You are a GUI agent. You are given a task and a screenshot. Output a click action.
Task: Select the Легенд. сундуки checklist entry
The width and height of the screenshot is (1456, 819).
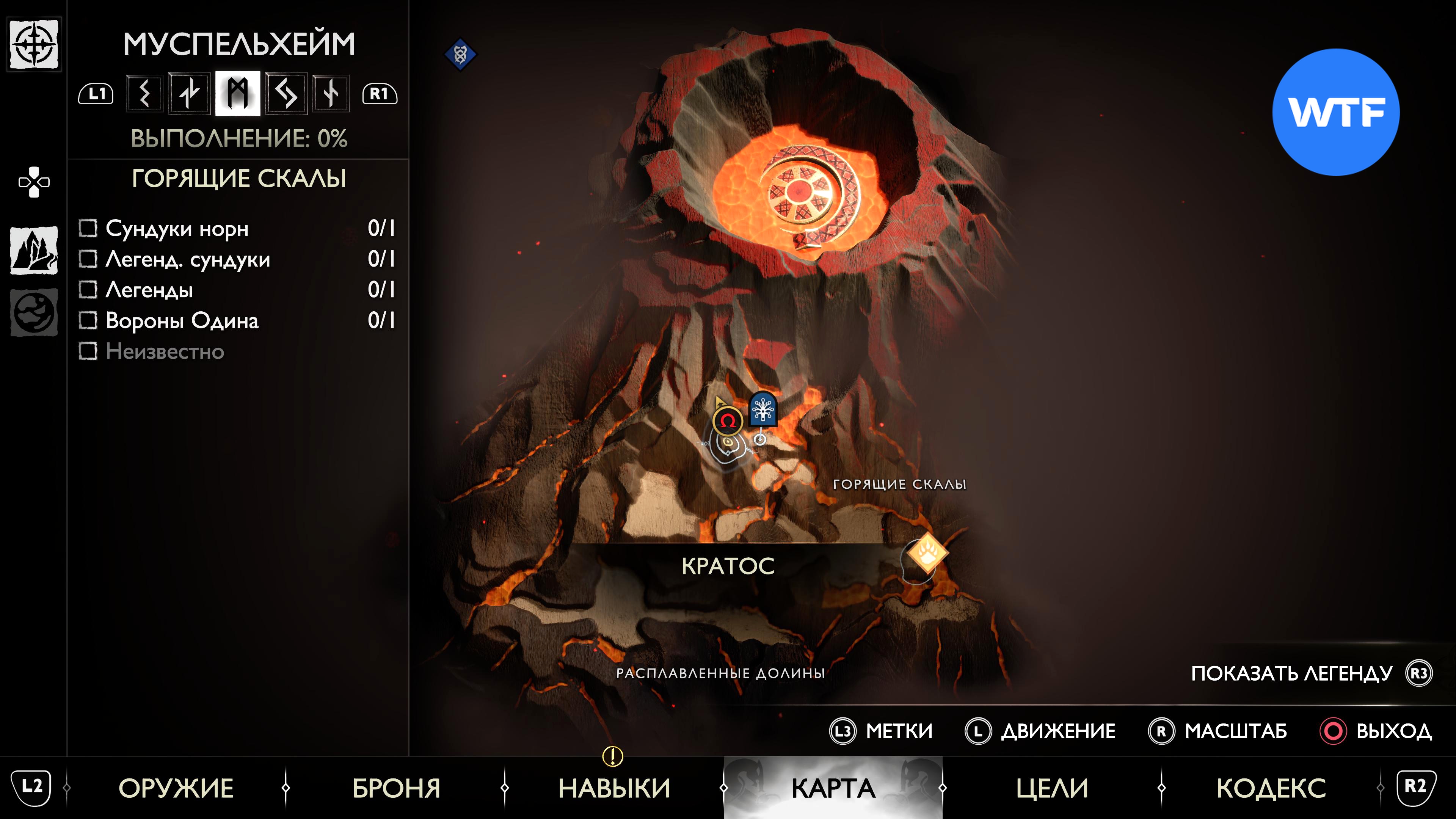pyautogui.click(x=237, y=259)
